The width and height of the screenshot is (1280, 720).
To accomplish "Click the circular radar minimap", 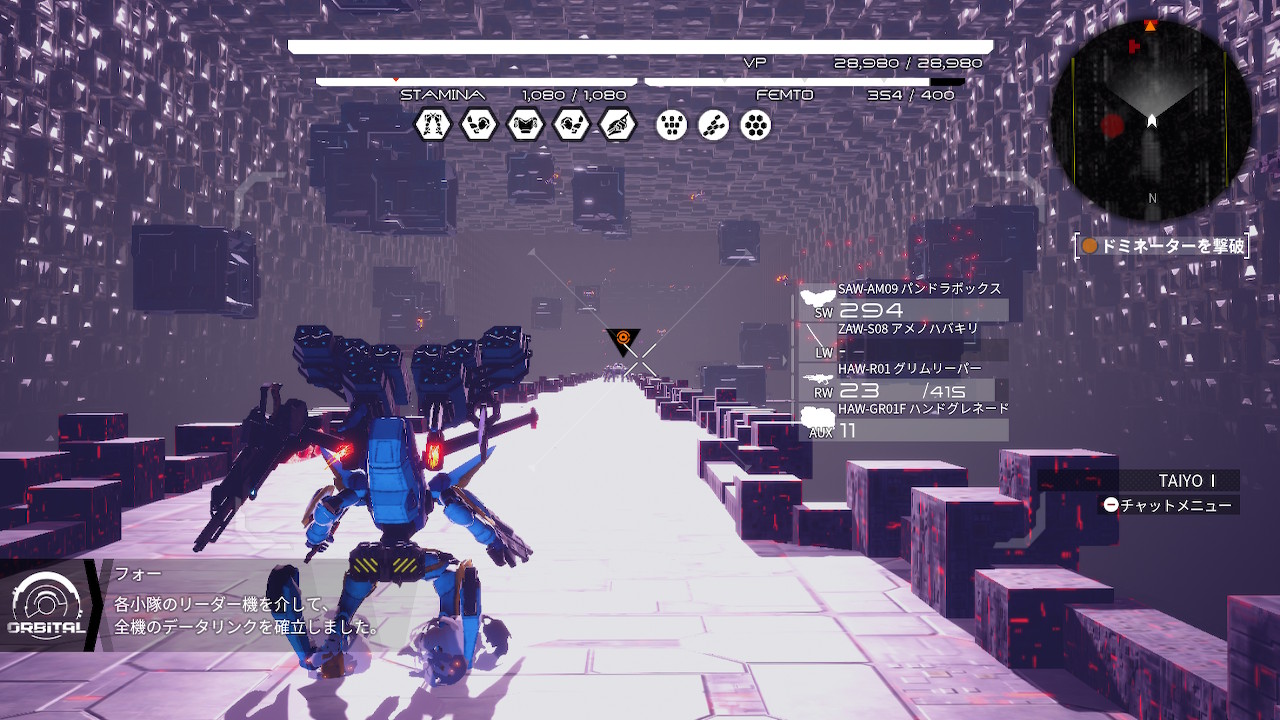I will click(1151, 120).
